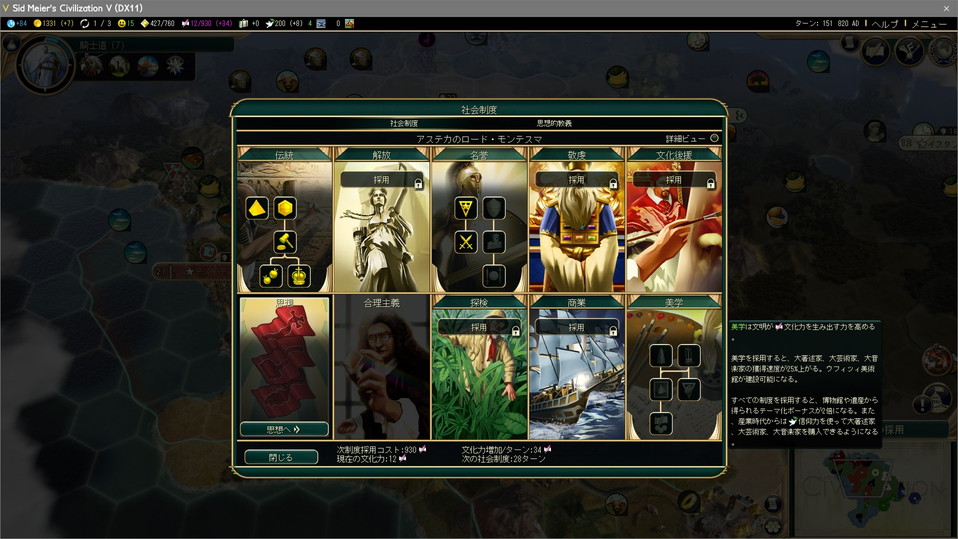
Task: Close the game window with the X
Action: click(946, 7)
